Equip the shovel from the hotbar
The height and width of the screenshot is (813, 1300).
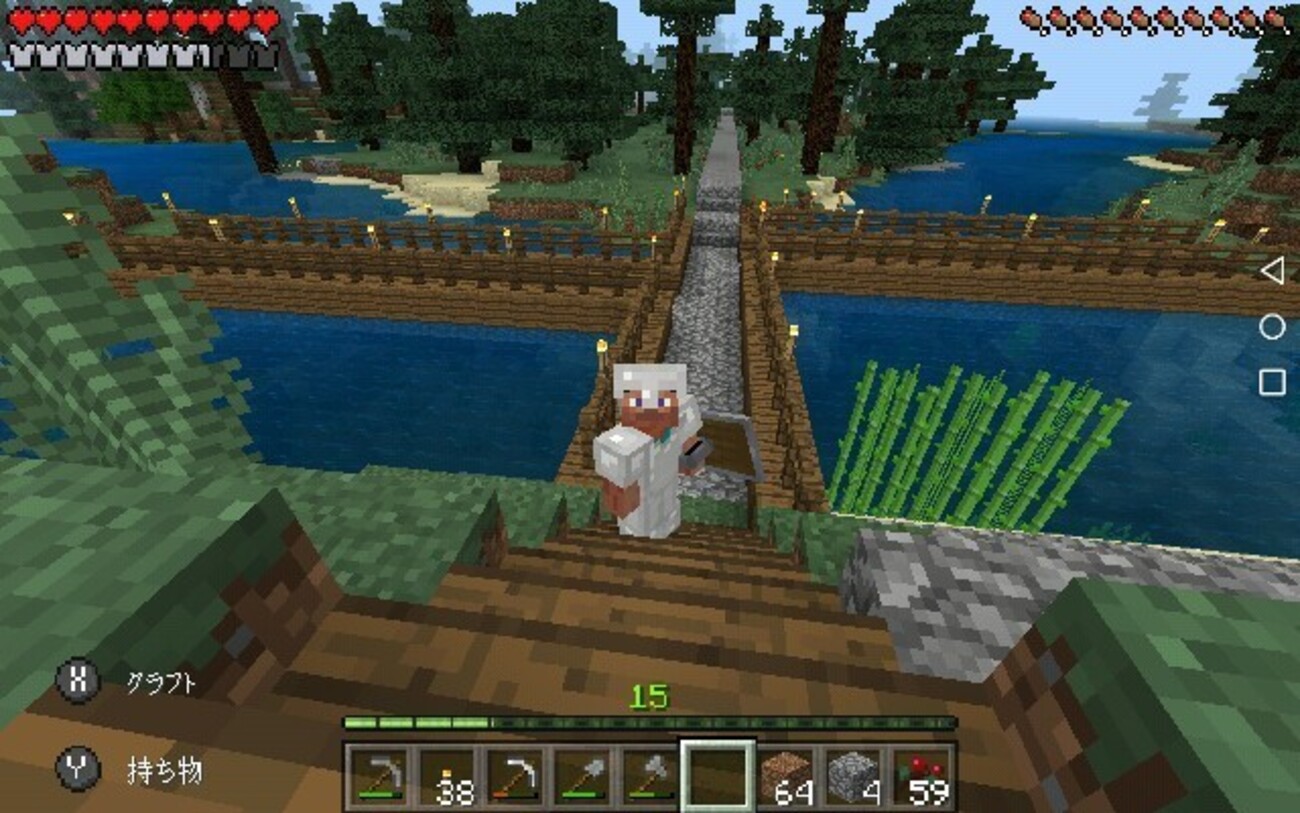[x=582, y=775]
